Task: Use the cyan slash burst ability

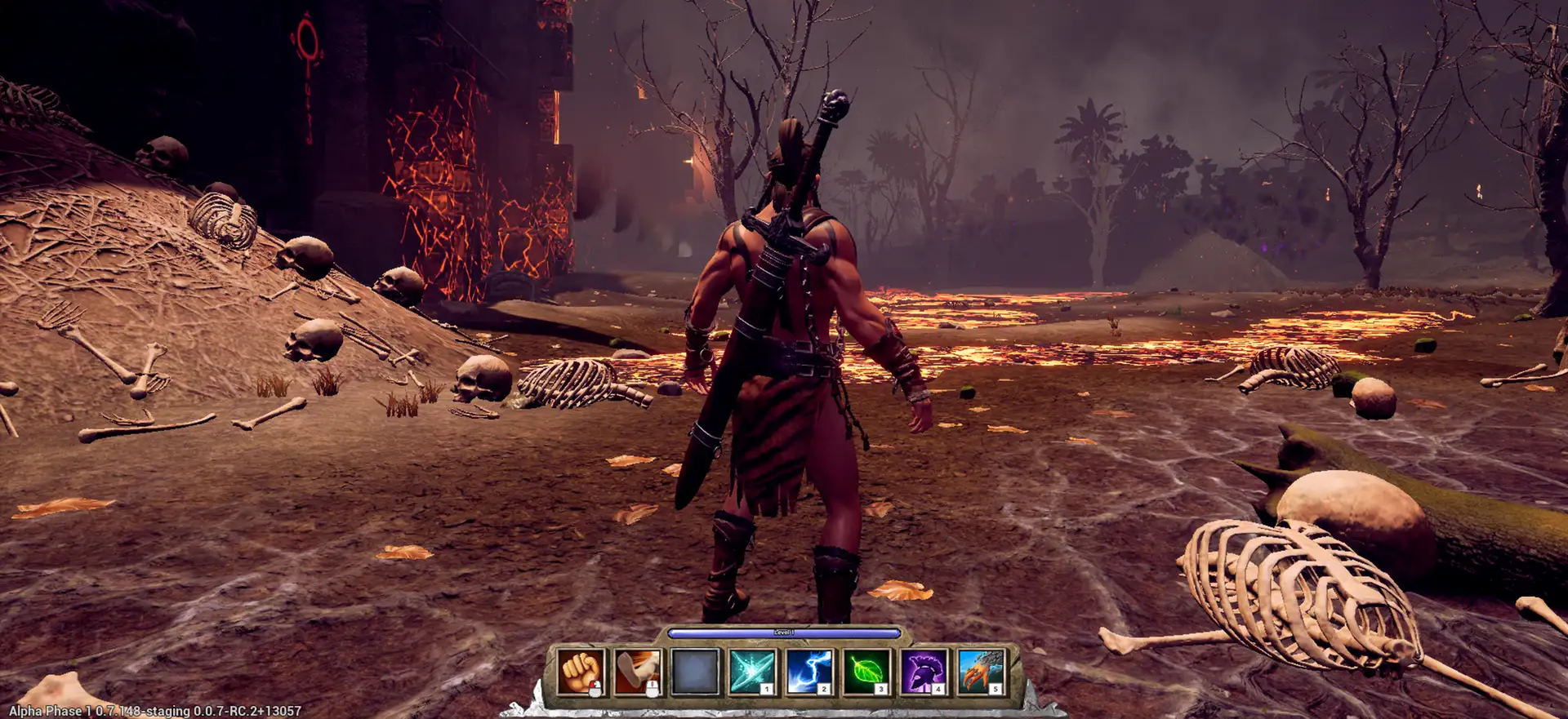Action: 752,672
